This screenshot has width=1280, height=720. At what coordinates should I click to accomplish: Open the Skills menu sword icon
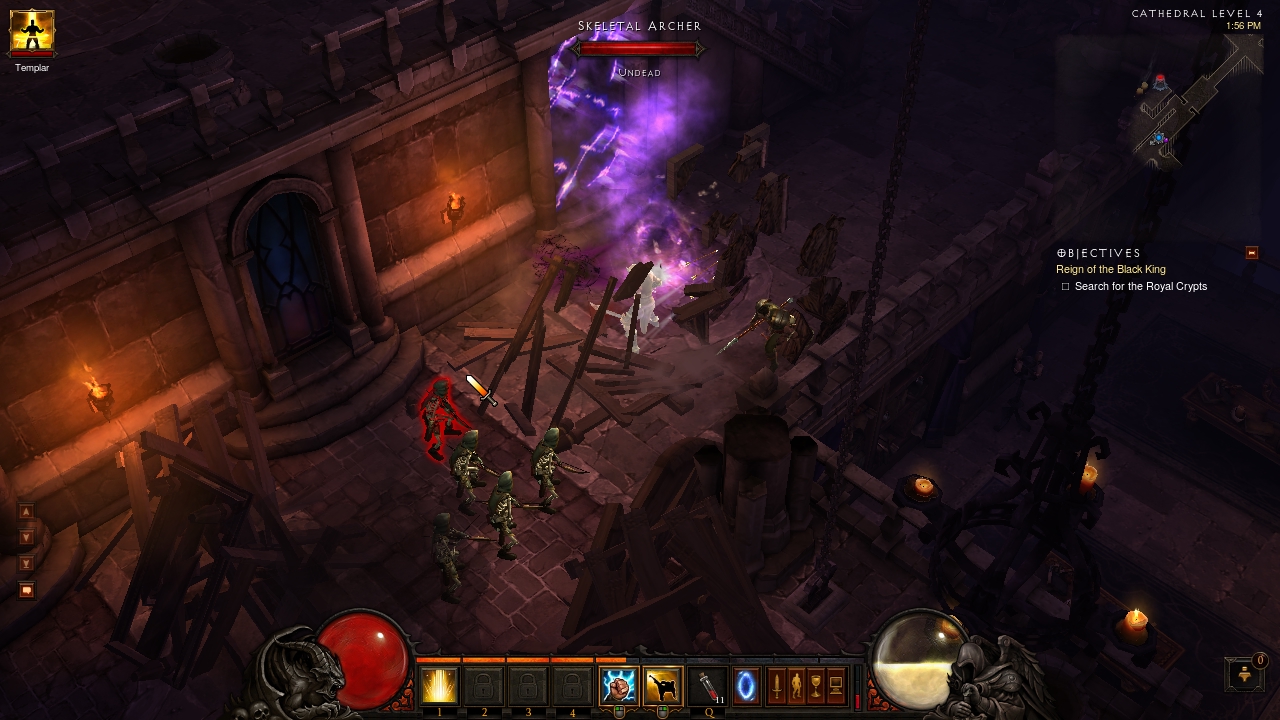click(776, 686)
